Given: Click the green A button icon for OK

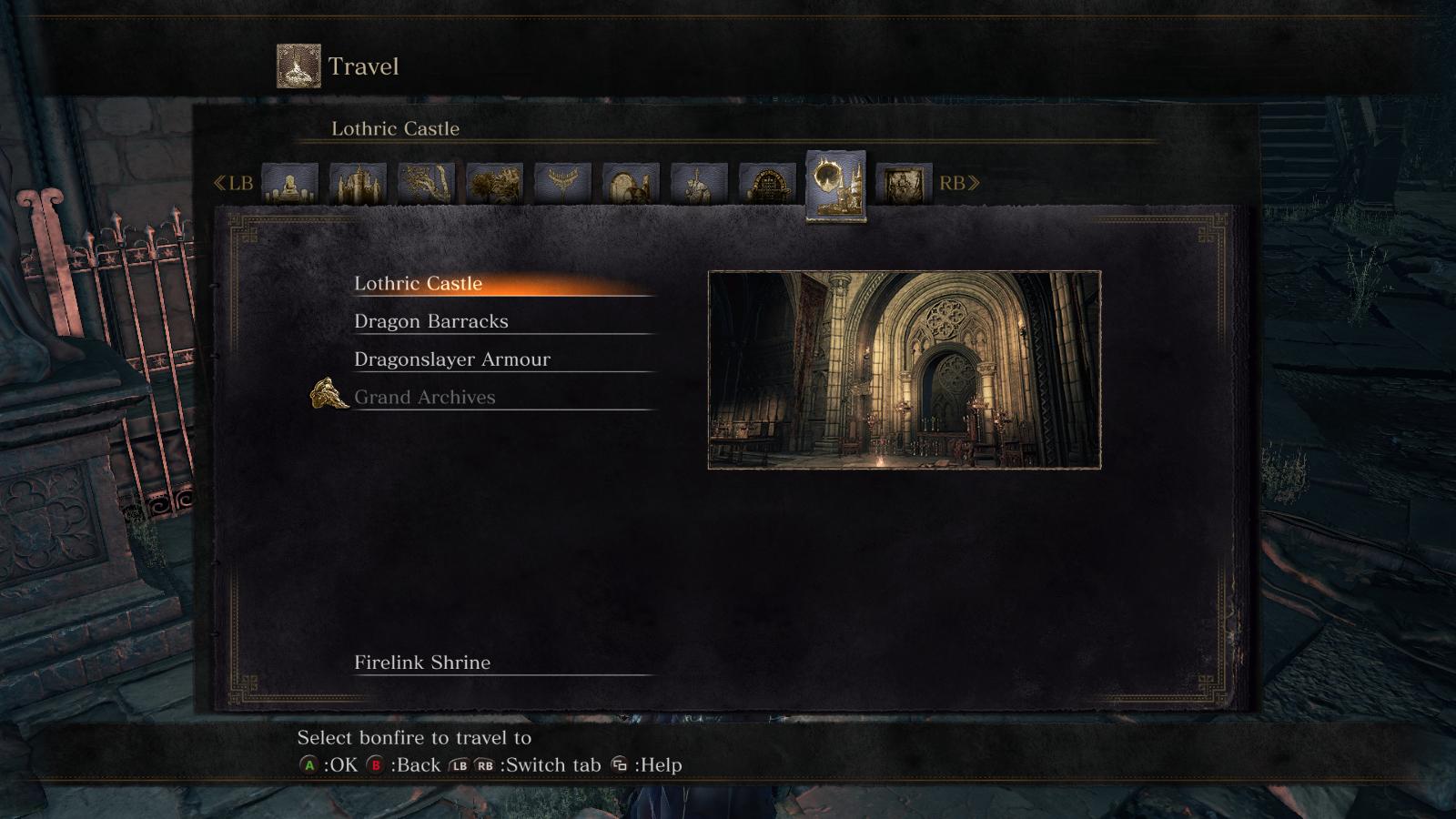Looking at the screenshot, I should pyautogui.click(x=310, y=766).
